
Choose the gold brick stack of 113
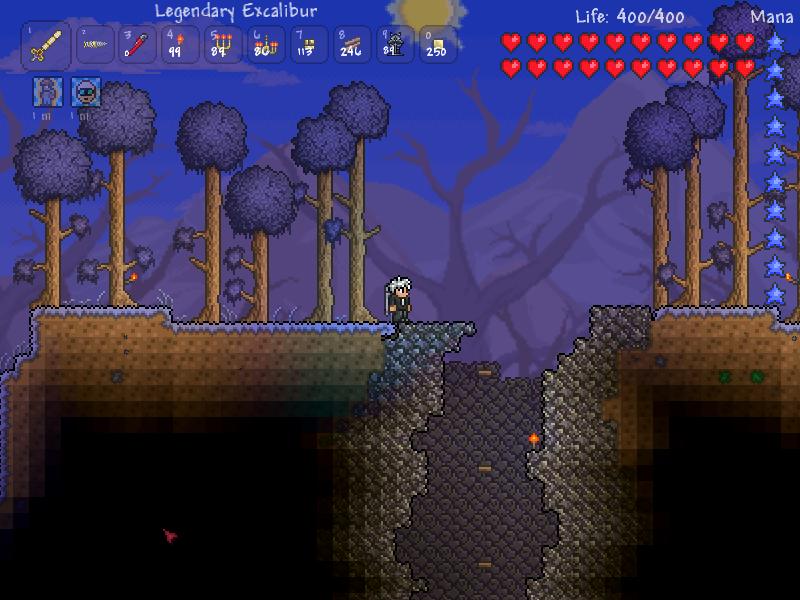(308, 45)
